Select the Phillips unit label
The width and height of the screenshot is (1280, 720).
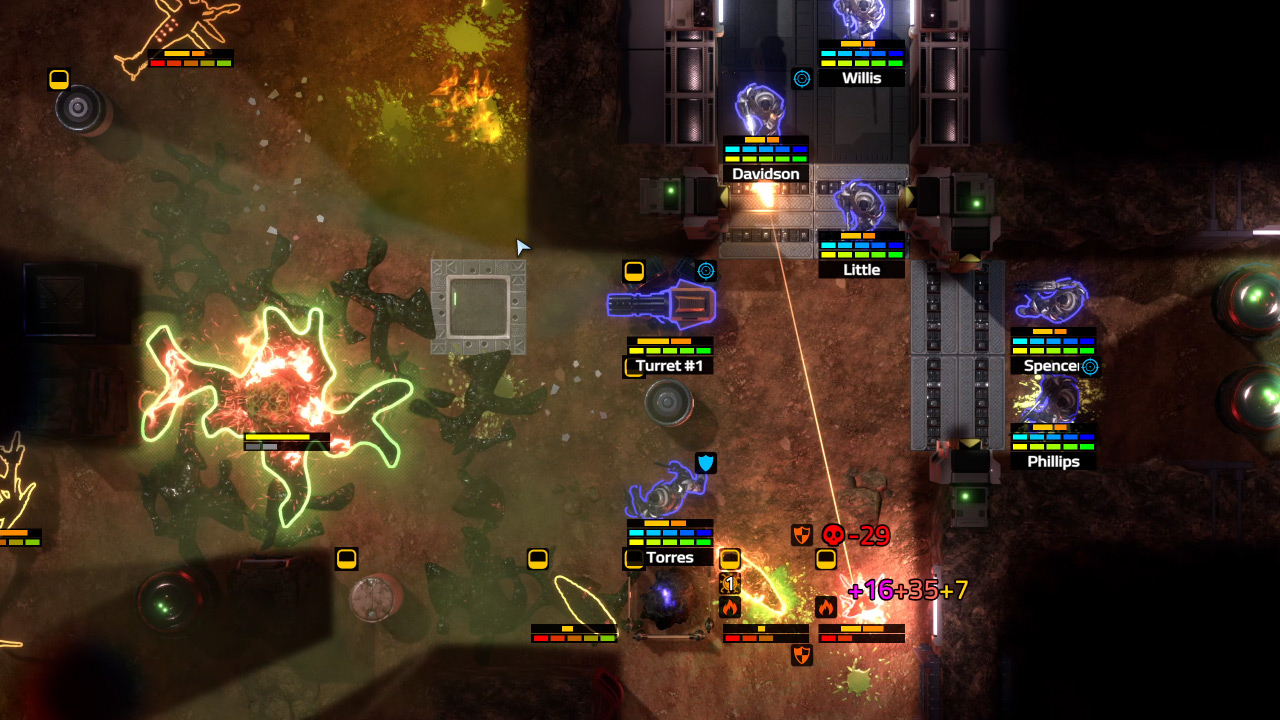[x=1053, y=462]
